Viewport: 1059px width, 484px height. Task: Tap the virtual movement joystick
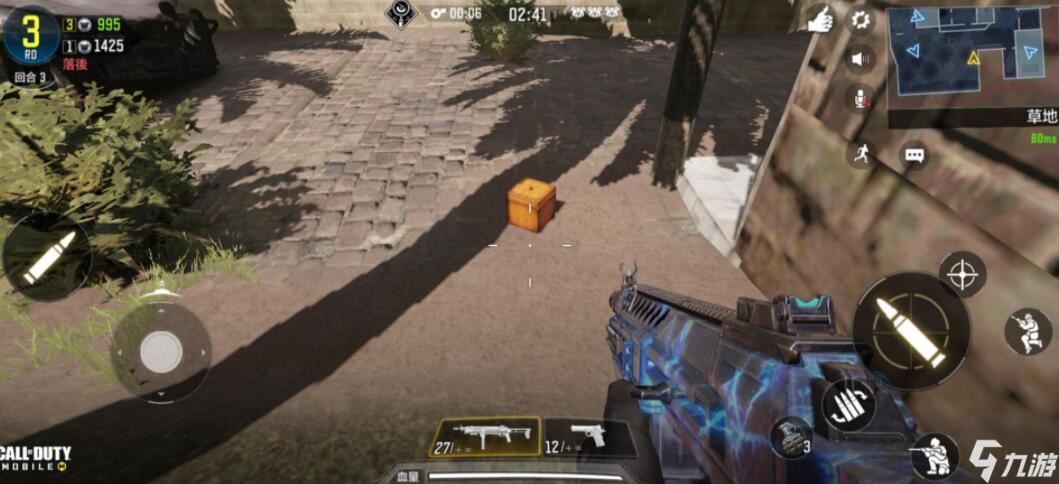coord(160,352)
